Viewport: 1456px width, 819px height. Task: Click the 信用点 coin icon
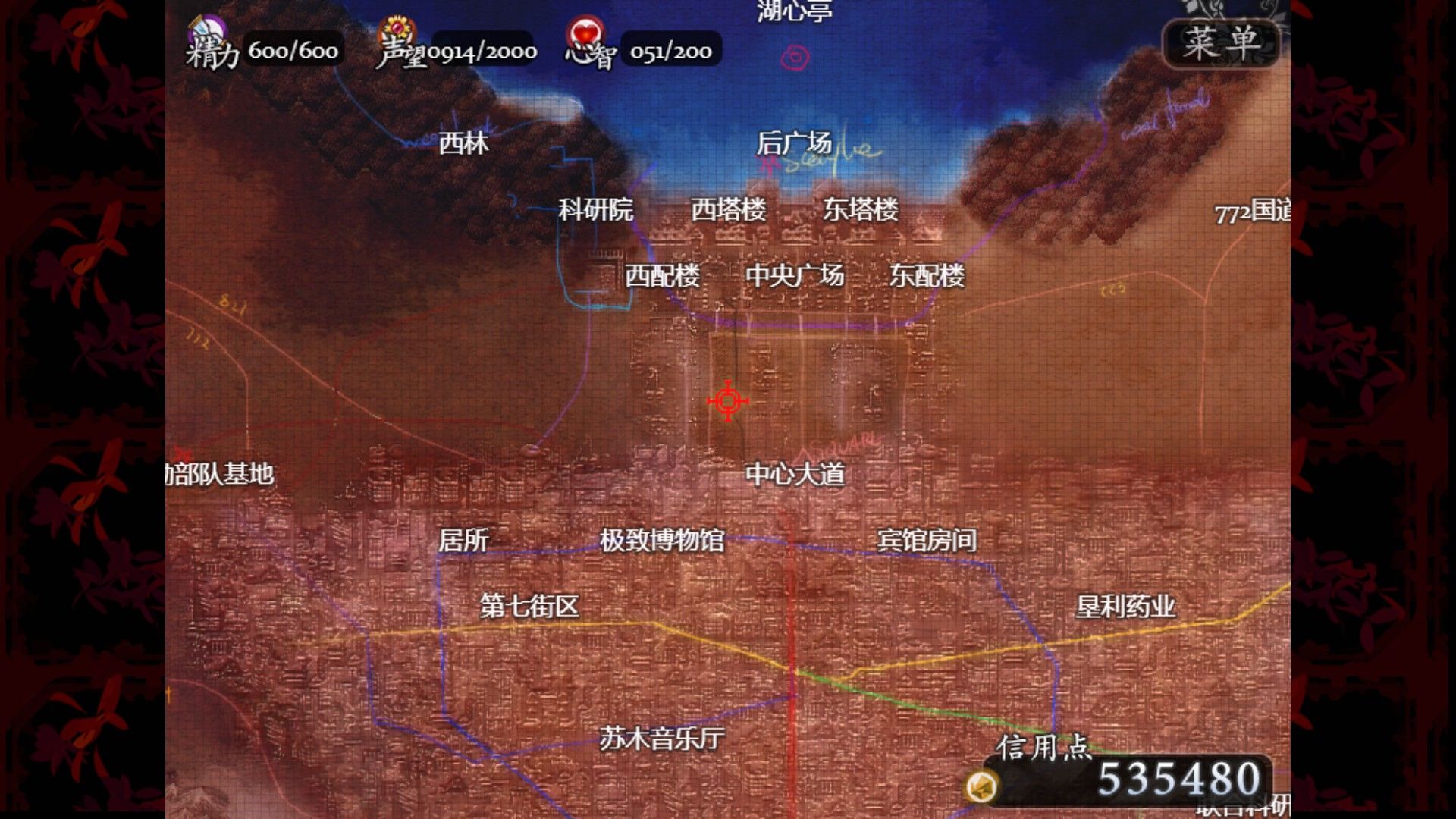tap(984, 787)
